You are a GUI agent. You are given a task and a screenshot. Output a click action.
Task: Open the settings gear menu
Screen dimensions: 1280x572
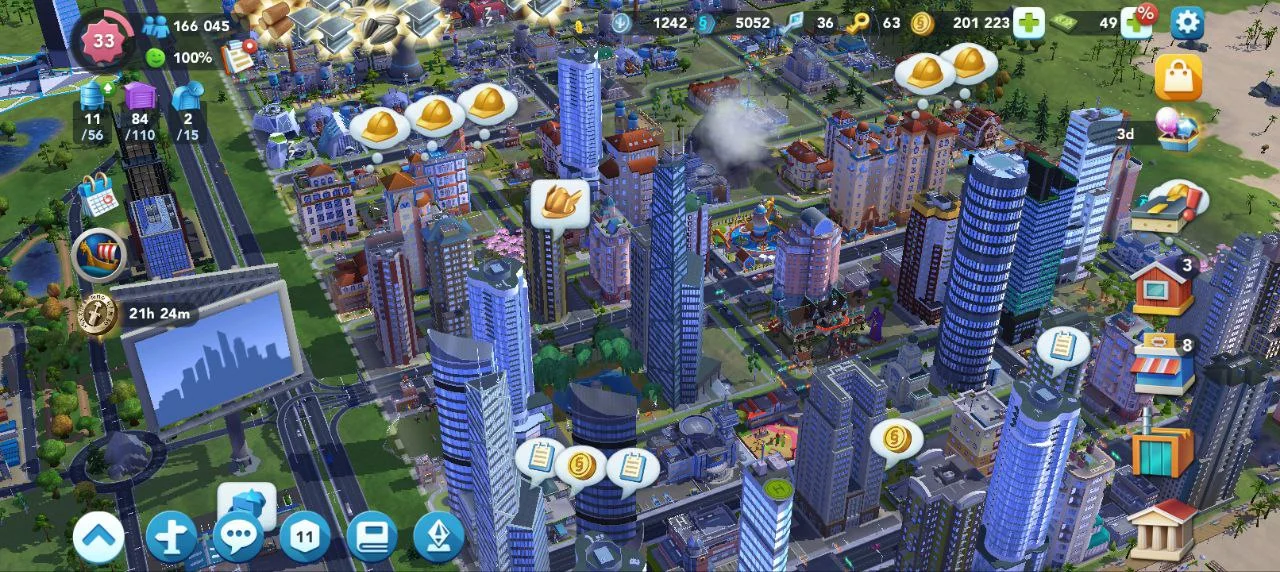[x=1187, y=22]
